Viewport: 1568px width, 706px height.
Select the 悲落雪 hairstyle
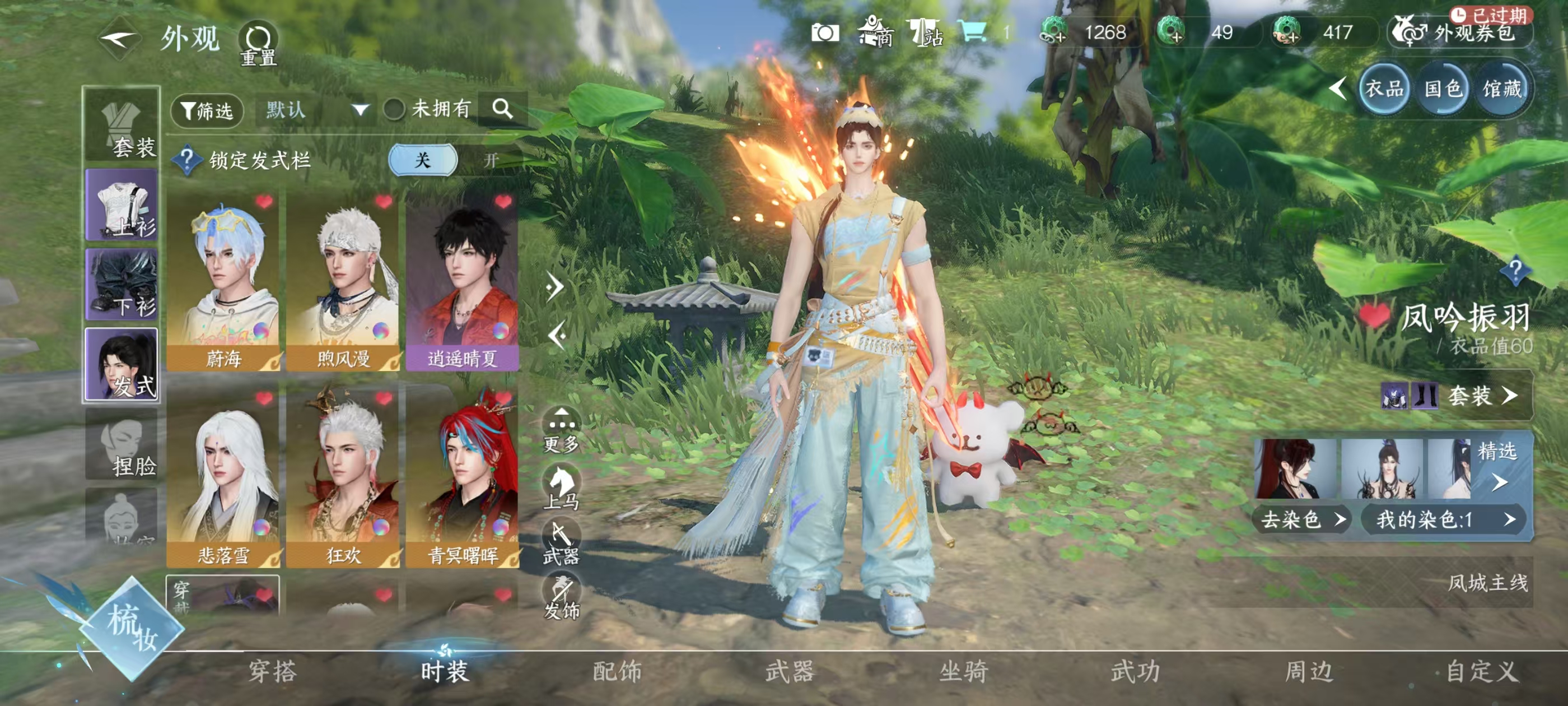click(223, 477)
